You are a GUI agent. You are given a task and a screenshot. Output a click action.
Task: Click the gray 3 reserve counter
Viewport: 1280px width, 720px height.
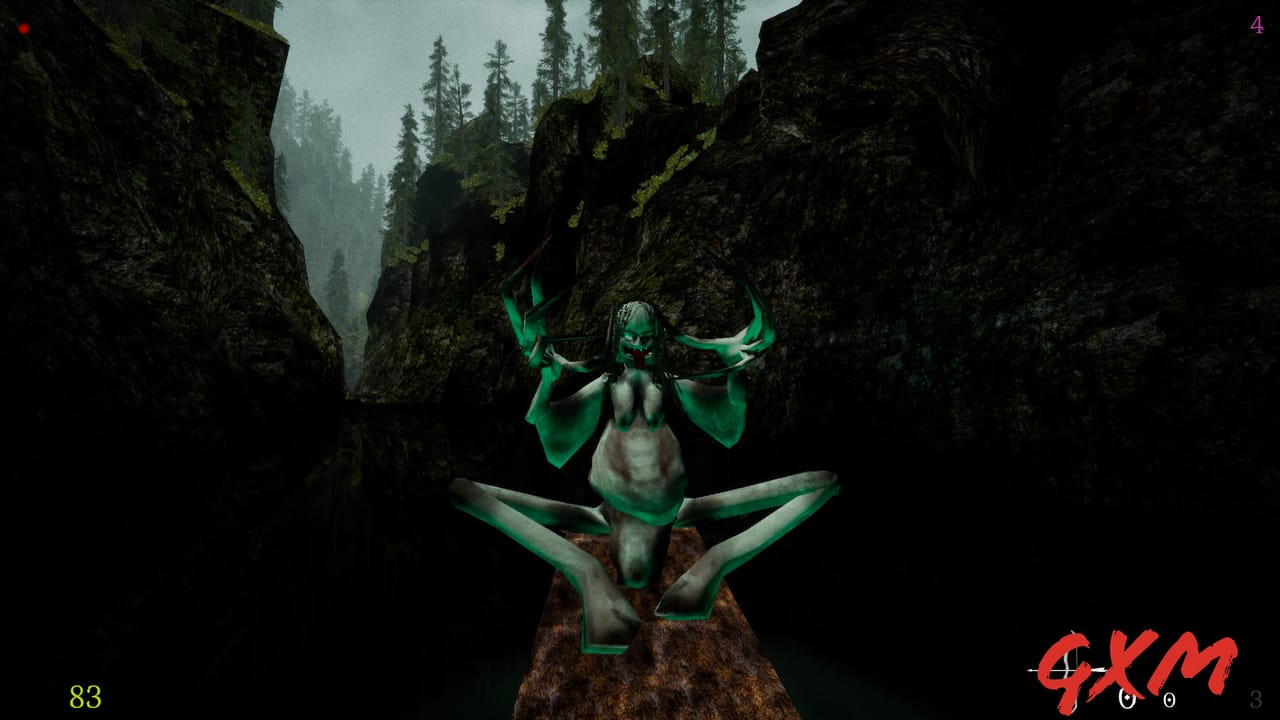click(x=1257, y=697)
